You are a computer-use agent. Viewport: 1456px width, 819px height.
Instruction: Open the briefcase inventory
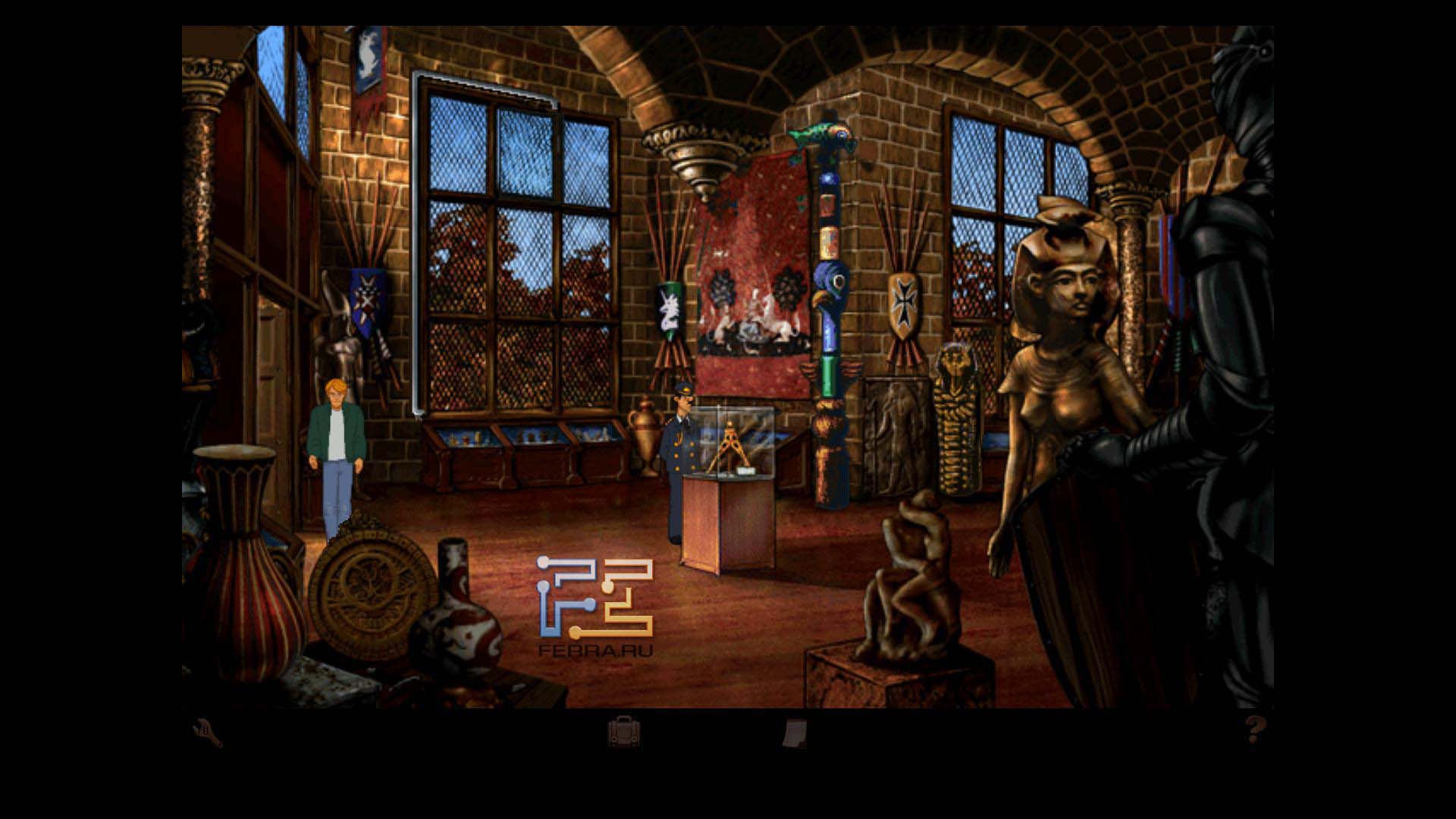(623, 733)
